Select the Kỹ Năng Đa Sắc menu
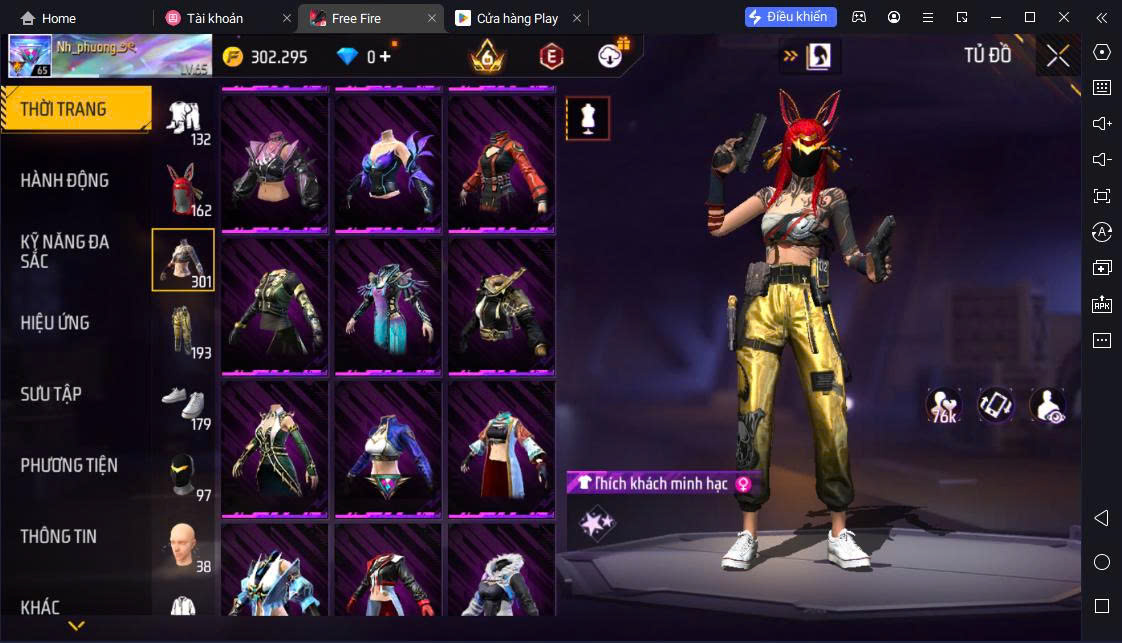 click(65, 251)
